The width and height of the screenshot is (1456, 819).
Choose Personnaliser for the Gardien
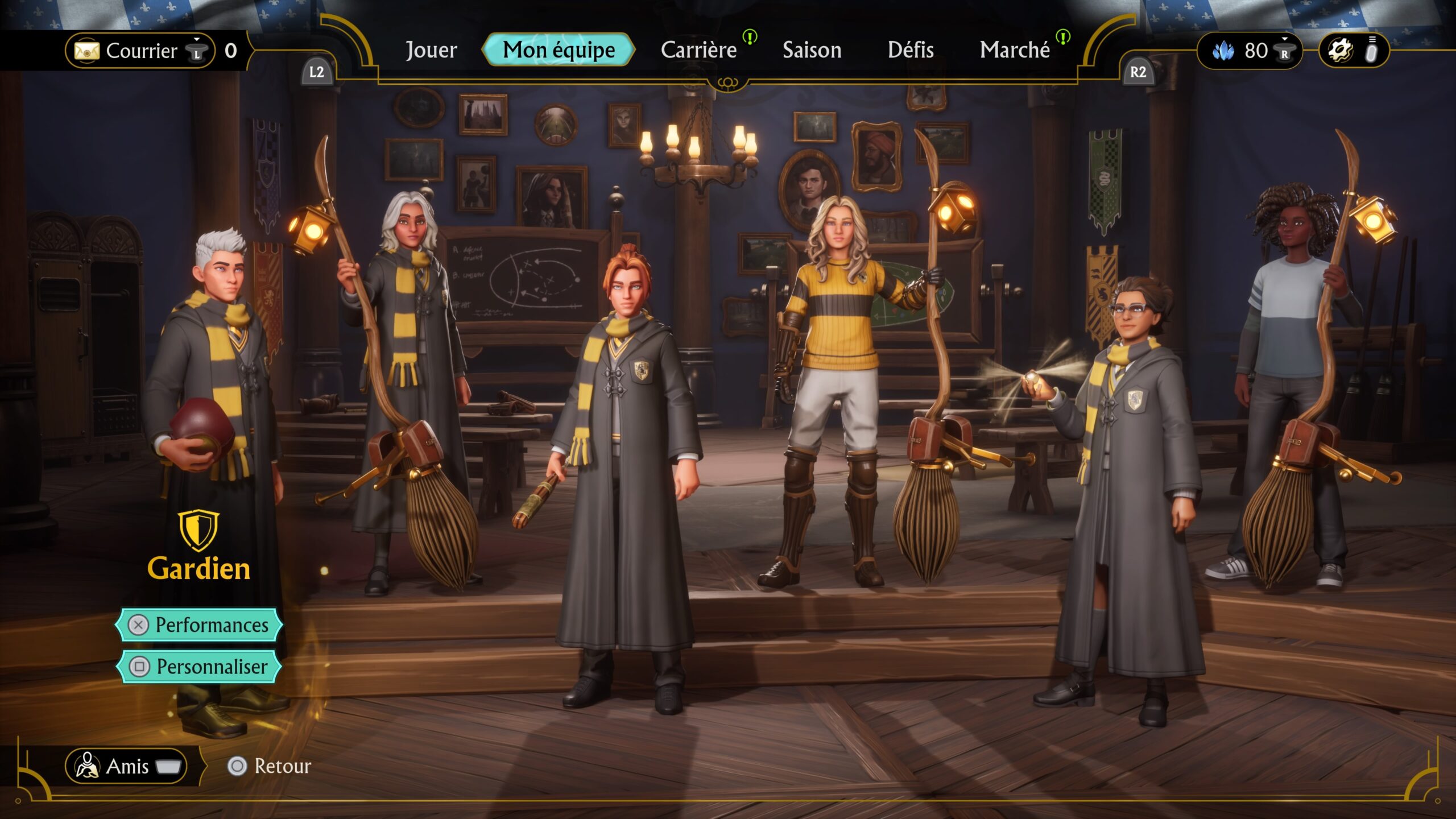[x=199, y=666]
